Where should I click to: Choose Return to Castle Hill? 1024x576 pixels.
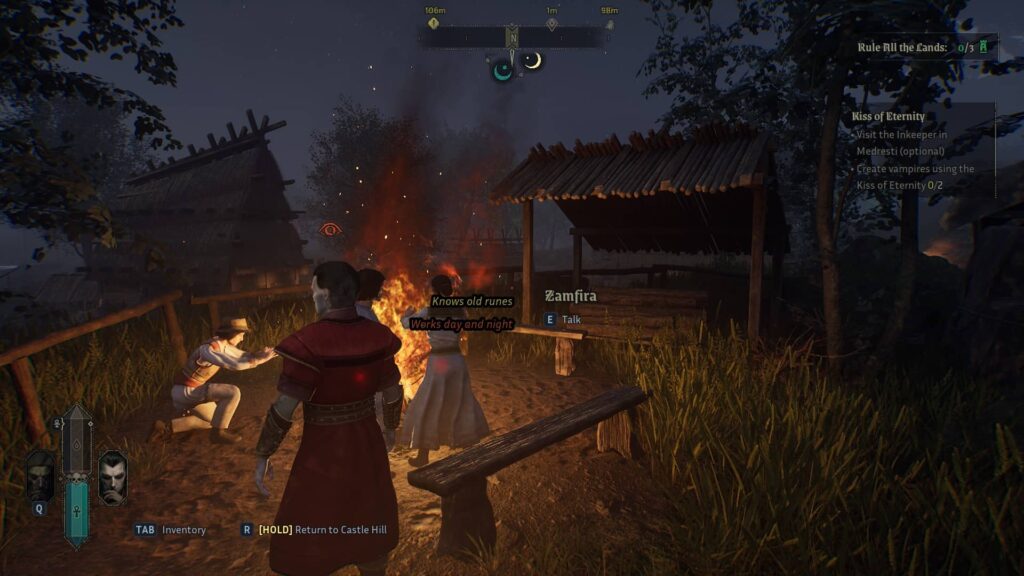point(322,530)
